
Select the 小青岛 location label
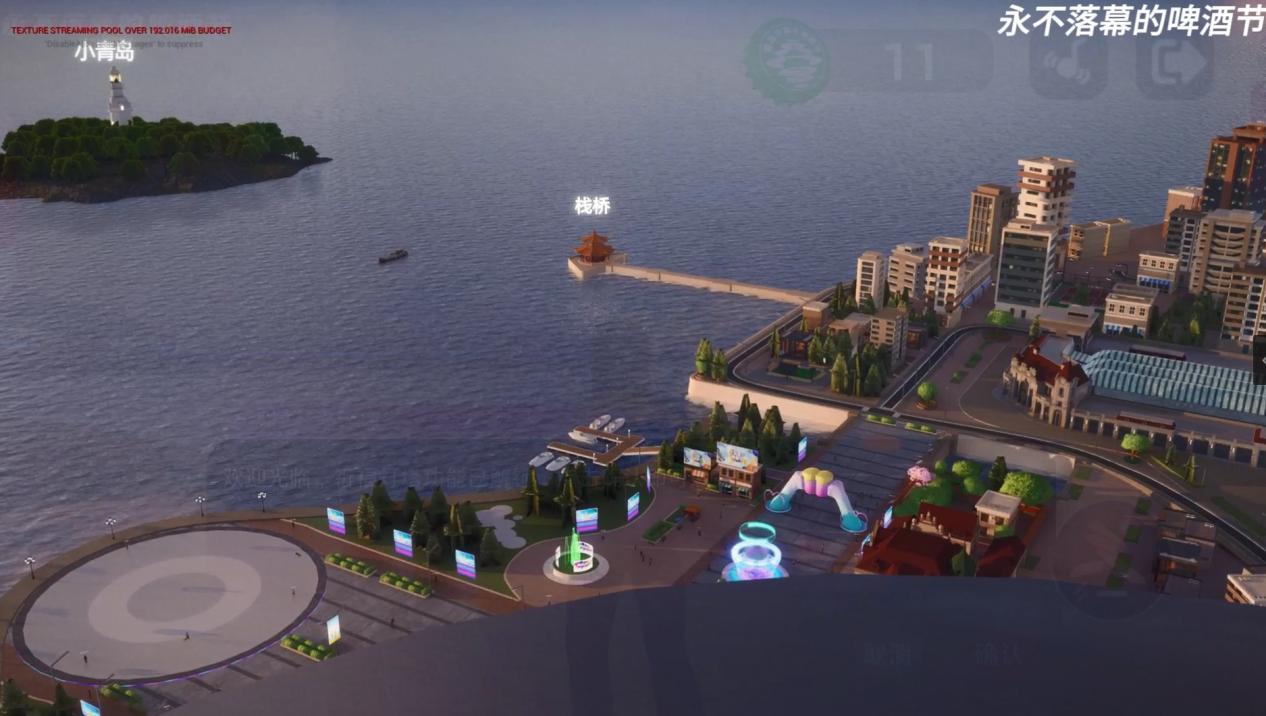tap(104, 52)
